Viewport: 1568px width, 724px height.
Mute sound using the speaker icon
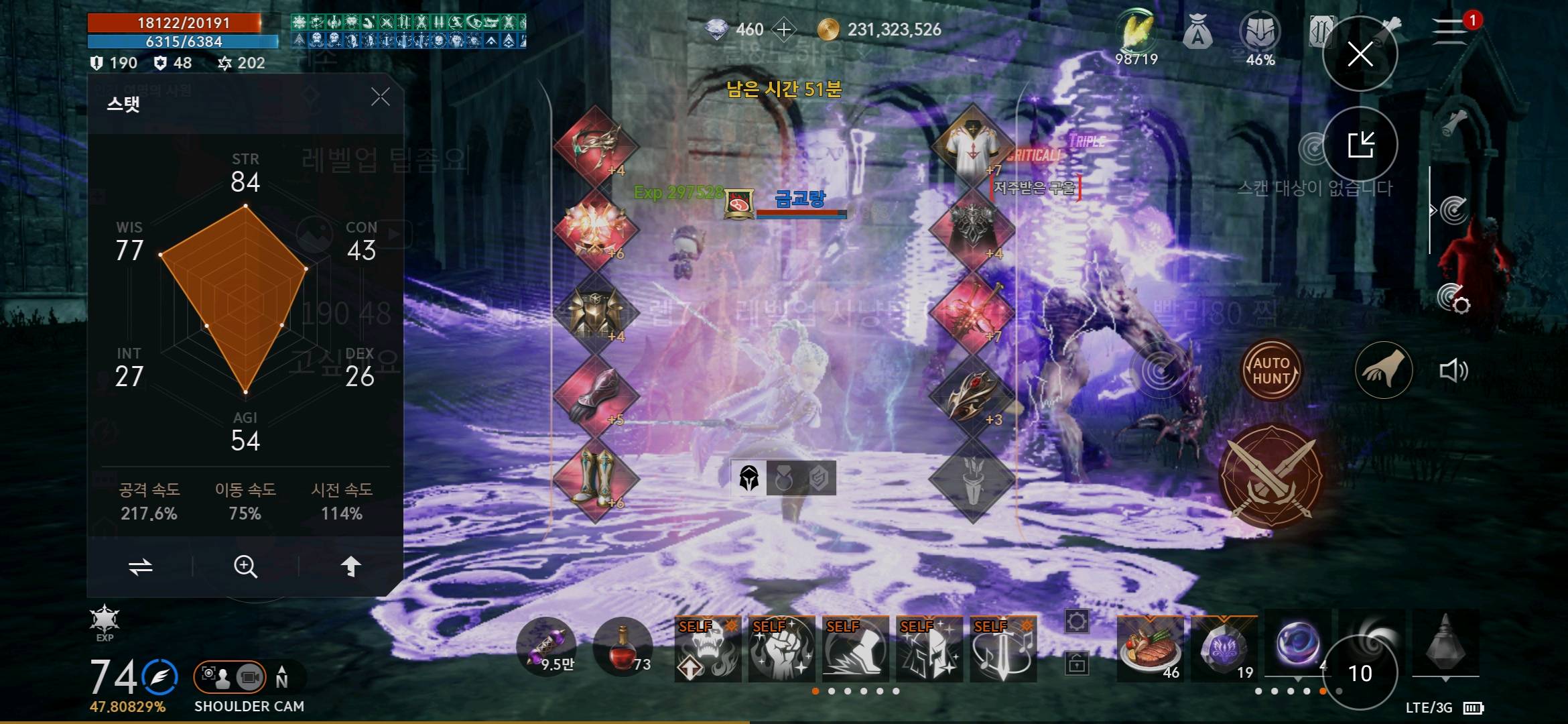1453,369
